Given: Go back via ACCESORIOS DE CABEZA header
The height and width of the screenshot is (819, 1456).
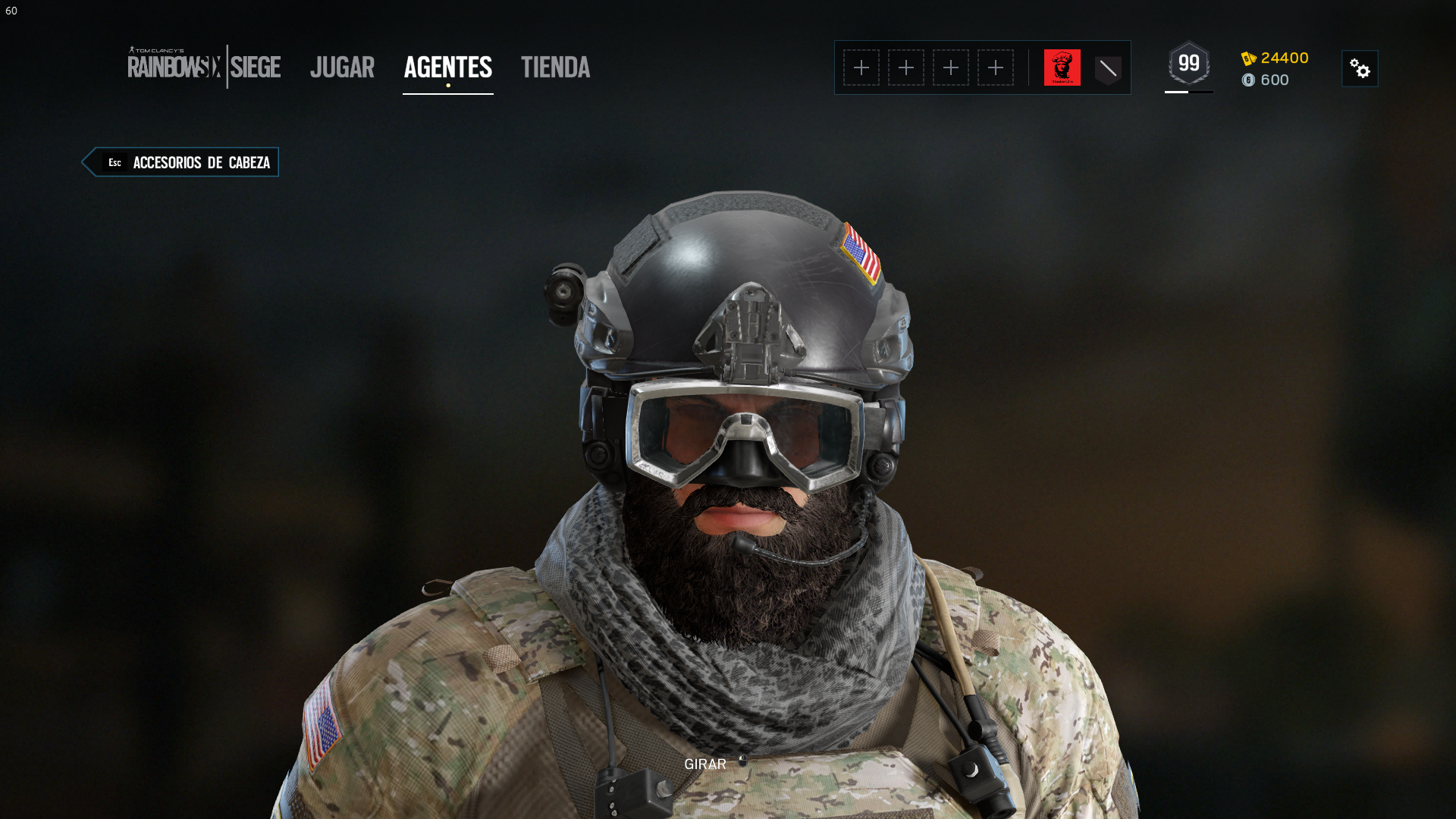Looking at the screenshot, I should pos(201,162).
